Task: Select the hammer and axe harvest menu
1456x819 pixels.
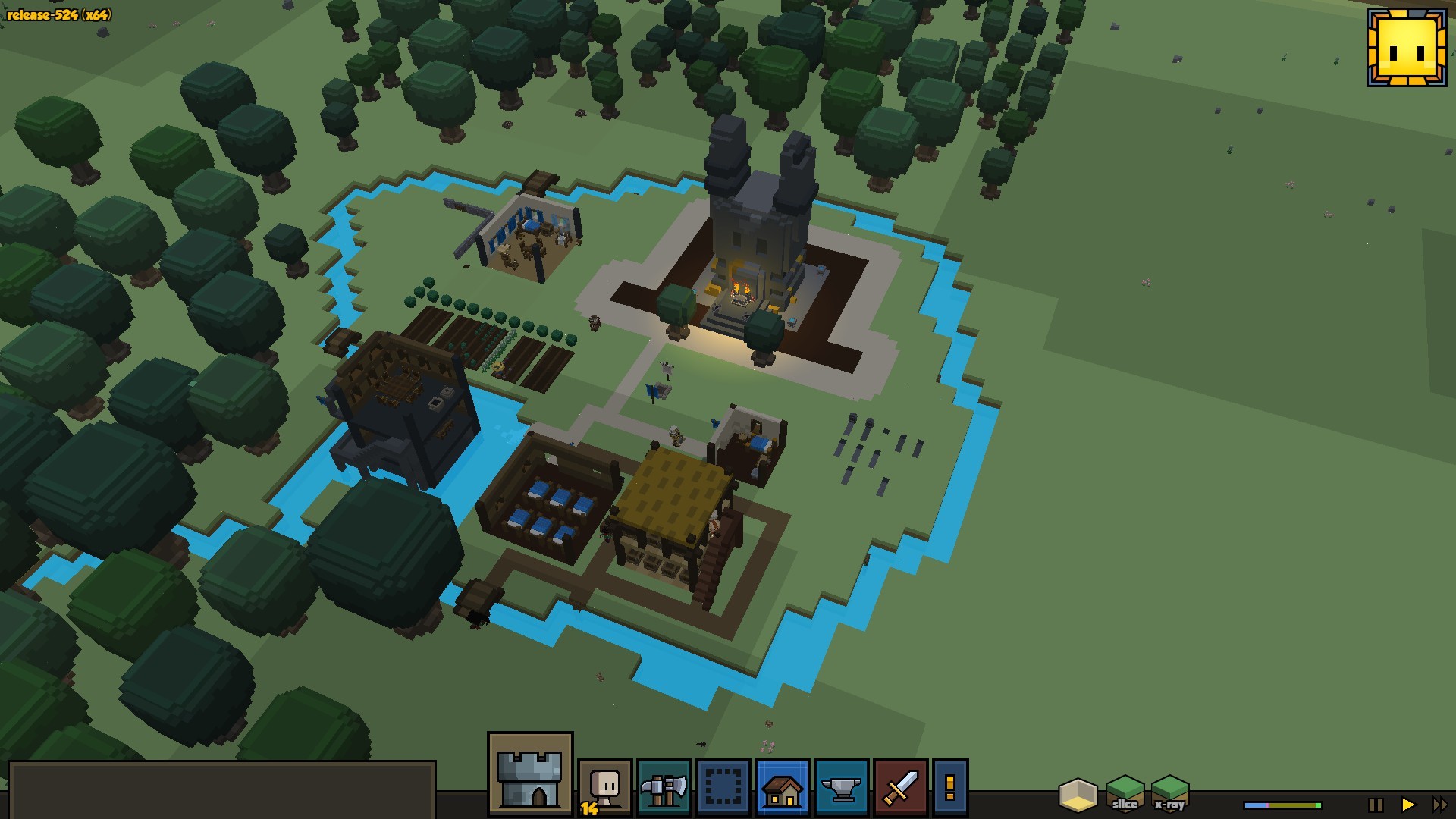Action: pyautogui.click(x=664, y=788)
